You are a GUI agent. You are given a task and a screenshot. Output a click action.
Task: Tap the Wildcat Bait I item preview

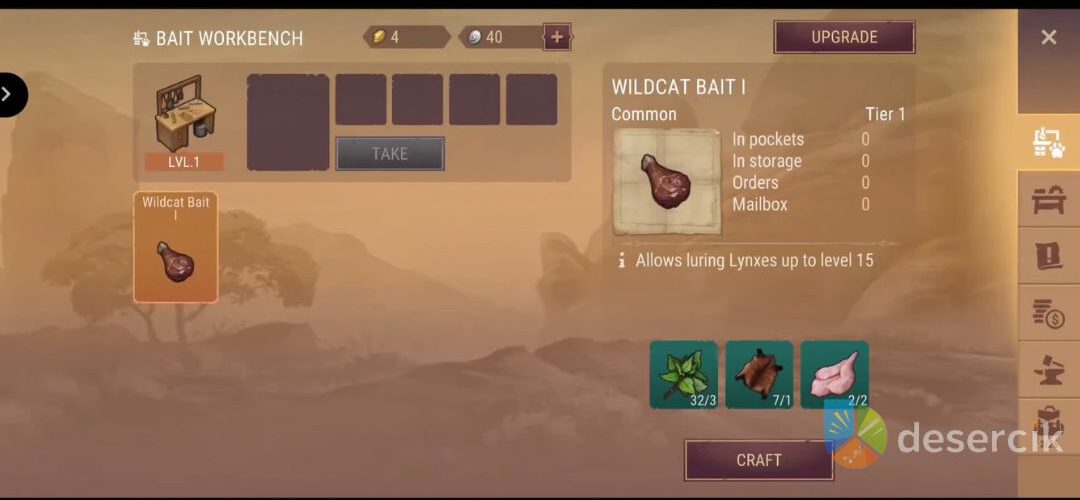pyautogui.click(x=666, y=182)
